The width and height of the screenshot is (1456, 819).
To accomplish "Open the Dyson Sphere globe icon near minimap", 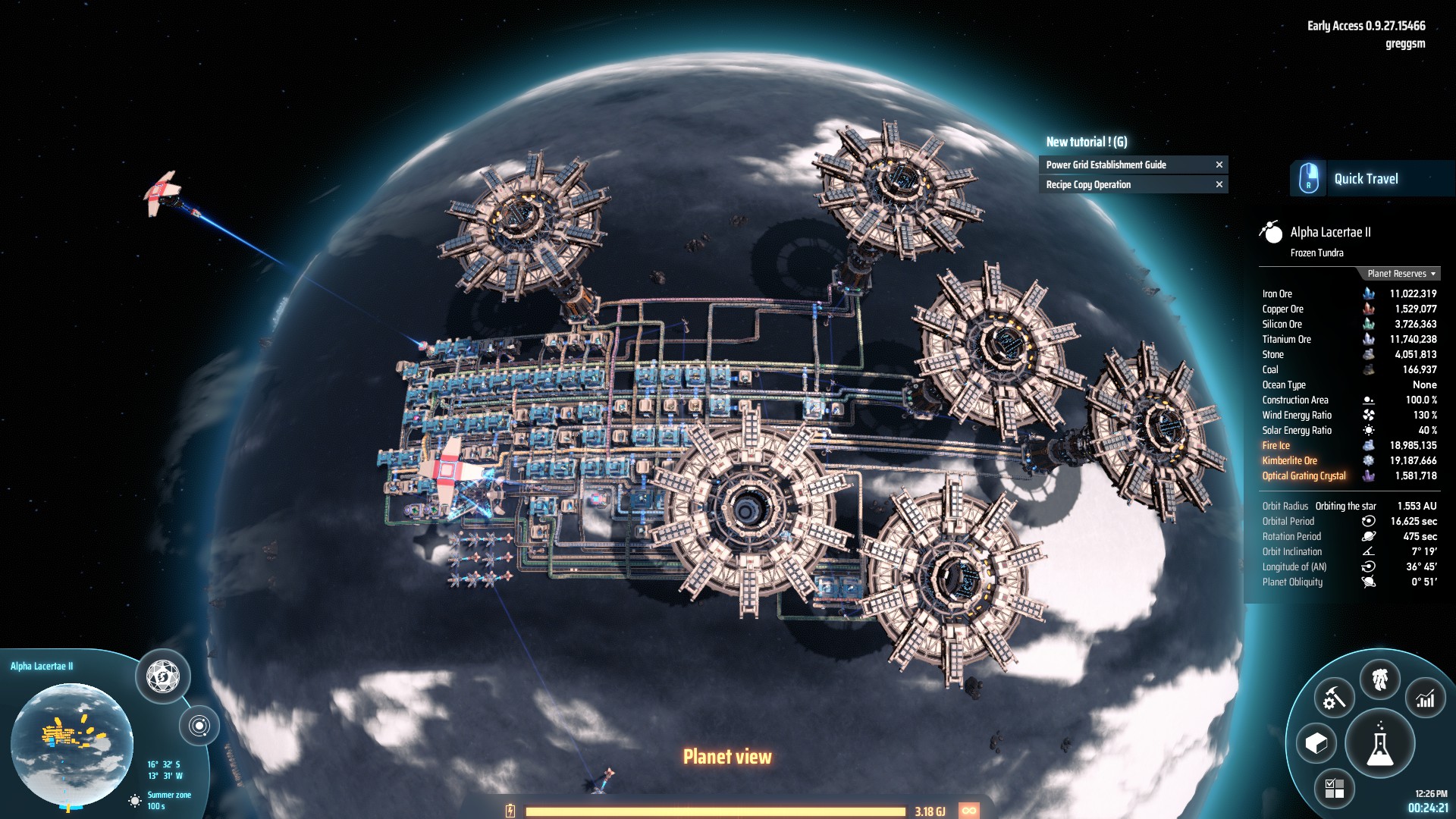I will click(162, 677).
